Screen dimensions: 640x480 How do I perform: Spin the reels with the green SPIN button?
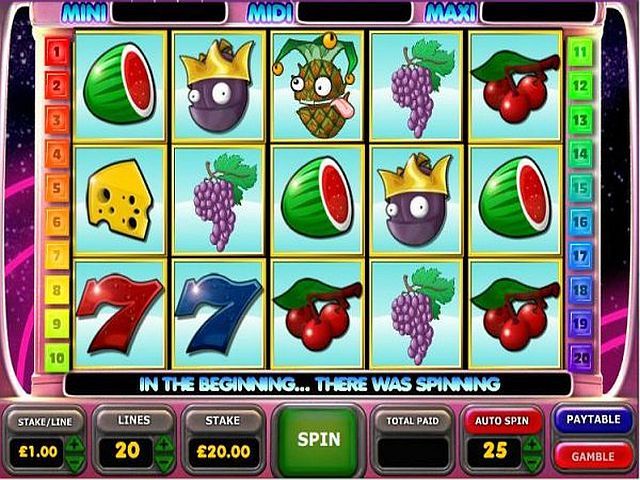[319, 439]
